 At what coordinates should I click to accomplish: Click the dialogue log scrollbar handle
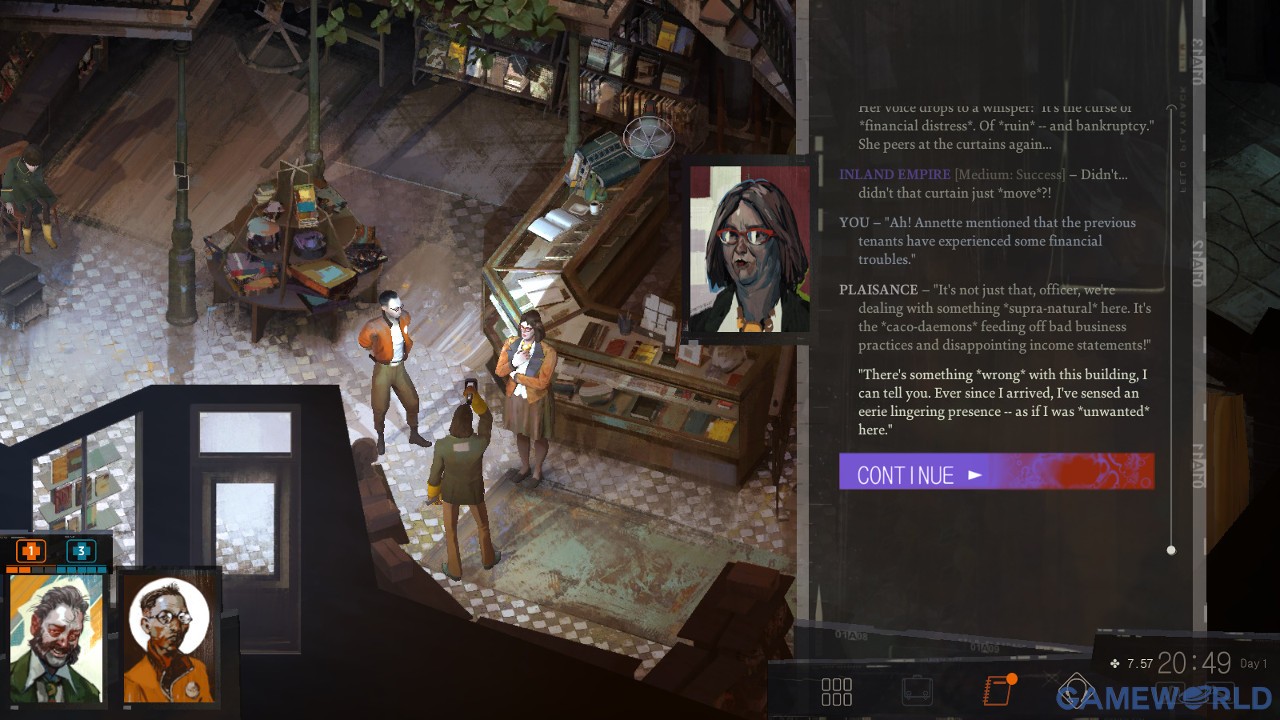click(1171, 550)
